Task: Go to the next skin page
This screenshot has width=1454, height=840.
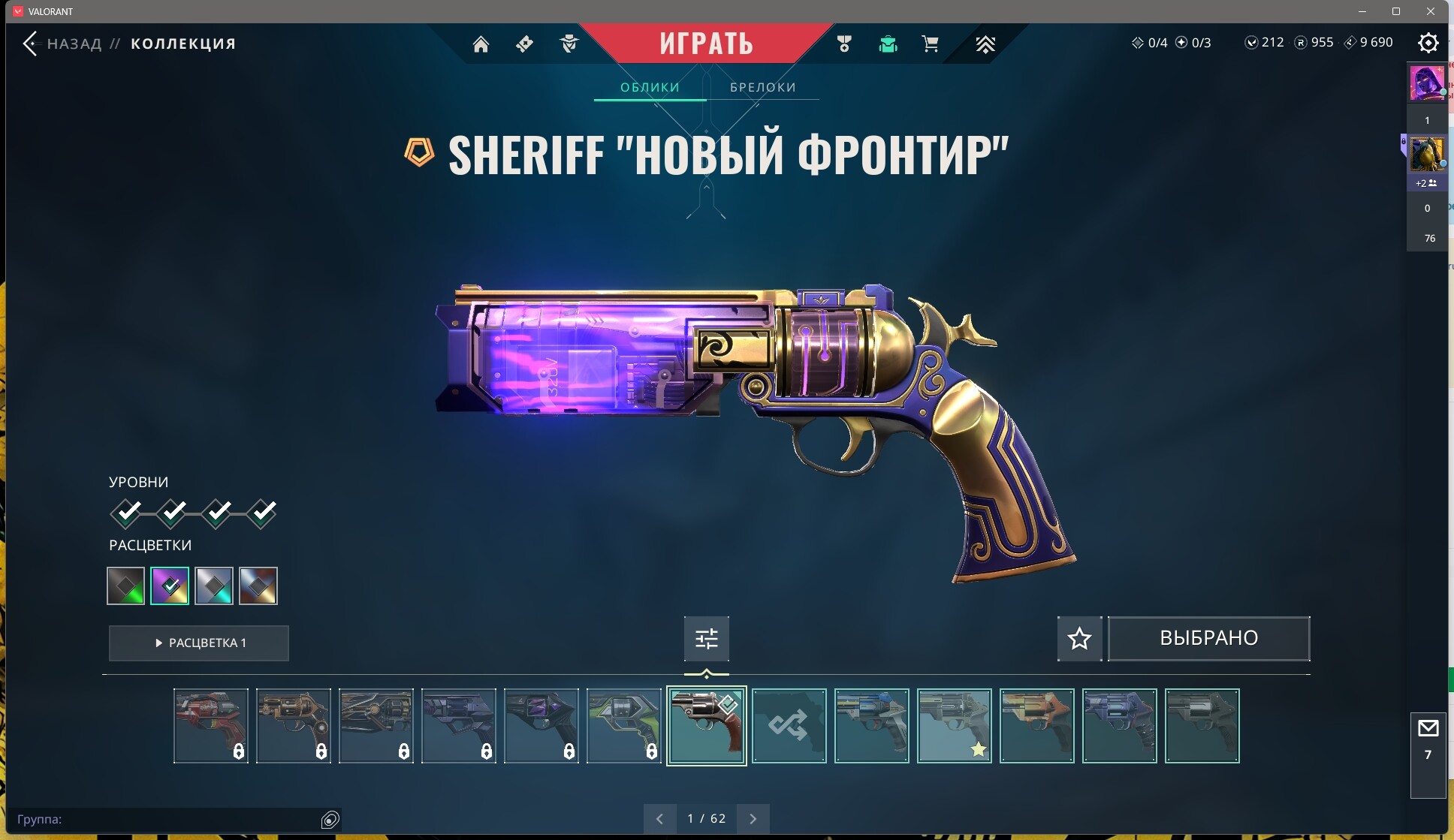Action: tap(753, 819)
